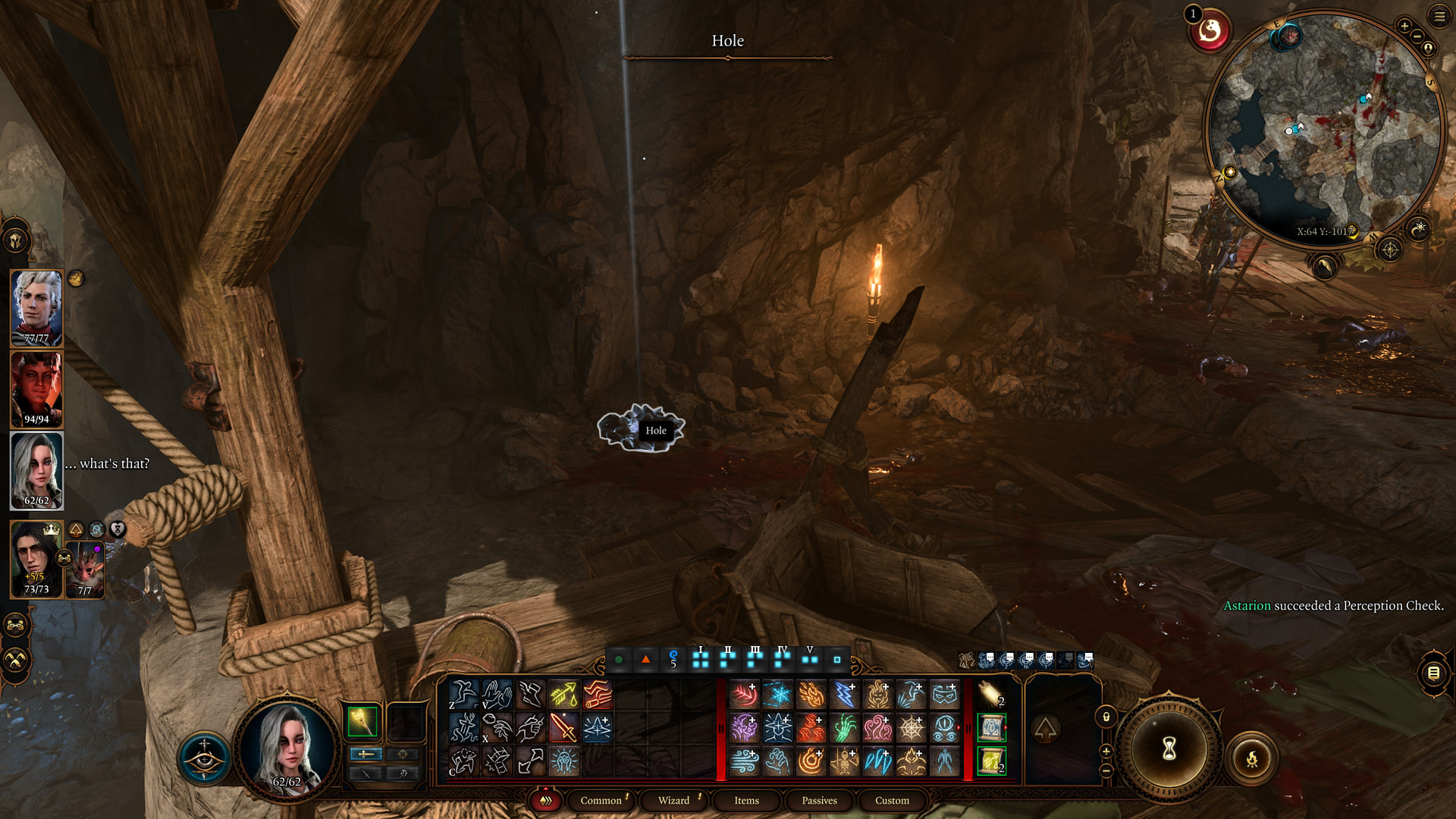Select the Passives hotbar tab
The image size is (1456, 819).
click(819, 801)
